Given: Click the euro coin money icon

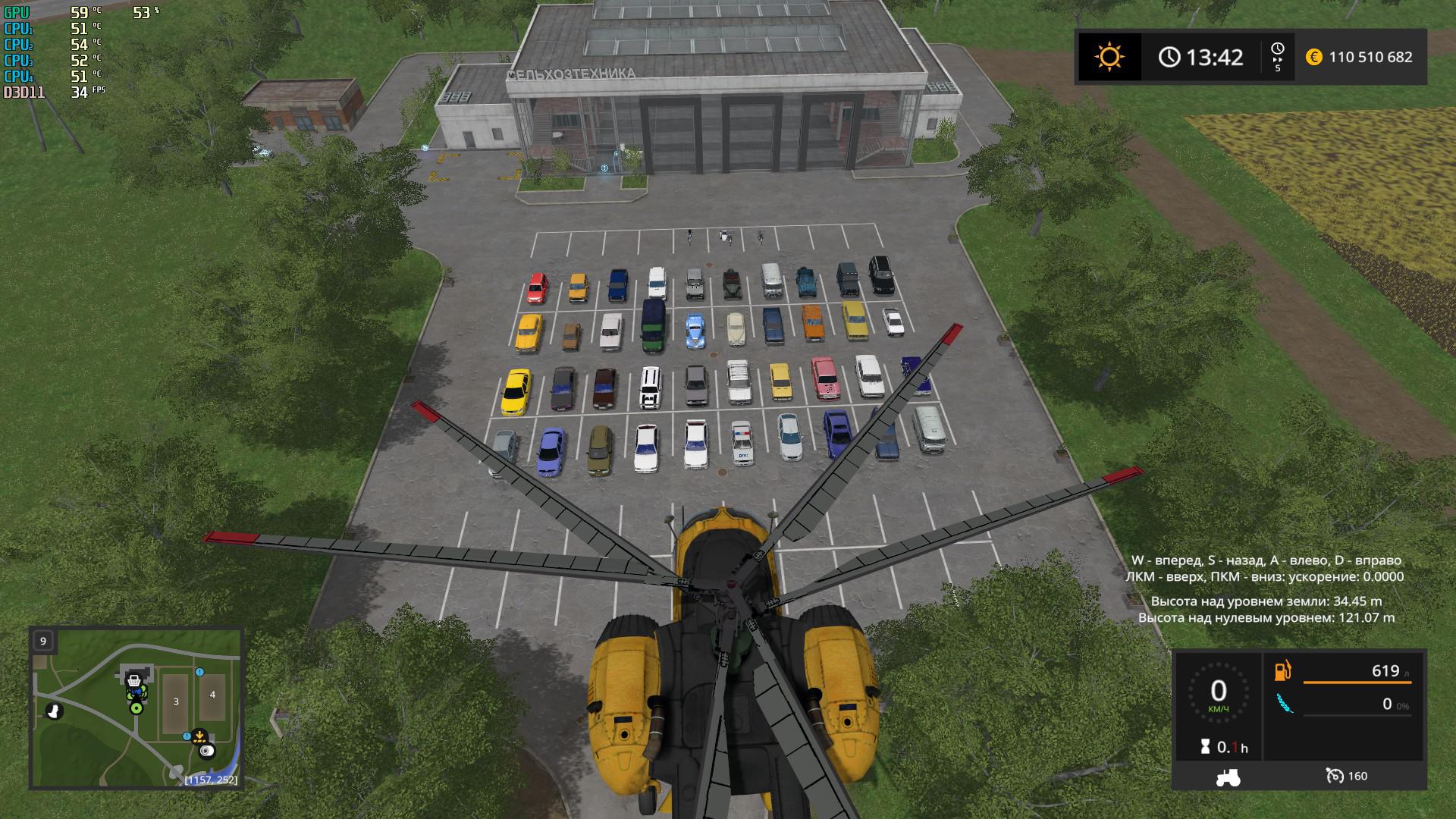Looking at the screenshot, I should [1314, 57].
